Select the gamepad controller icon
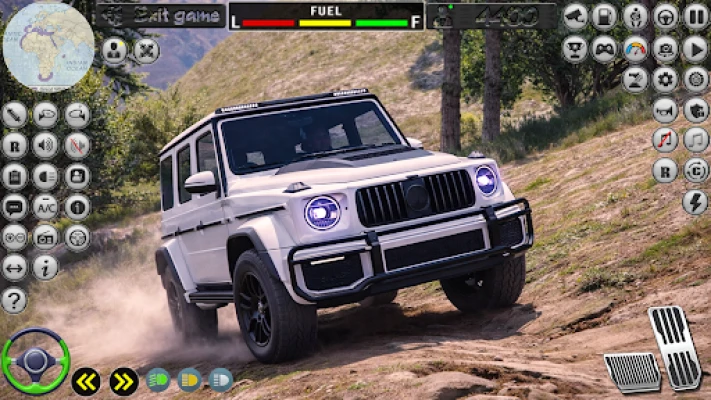Viewport: 711px width, 400px height. (604, 48)
